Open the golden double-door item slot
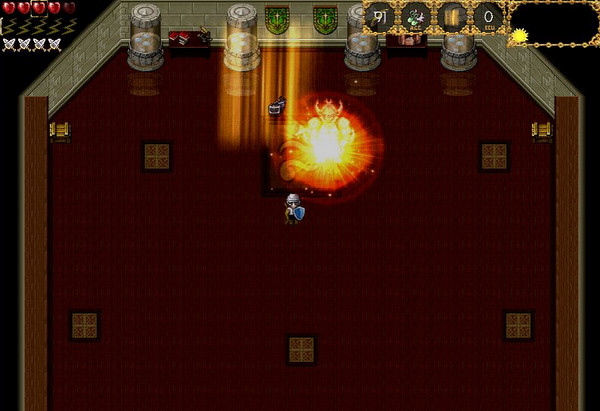The width and height of the screenshot is (600, 411). coord(452,17)
